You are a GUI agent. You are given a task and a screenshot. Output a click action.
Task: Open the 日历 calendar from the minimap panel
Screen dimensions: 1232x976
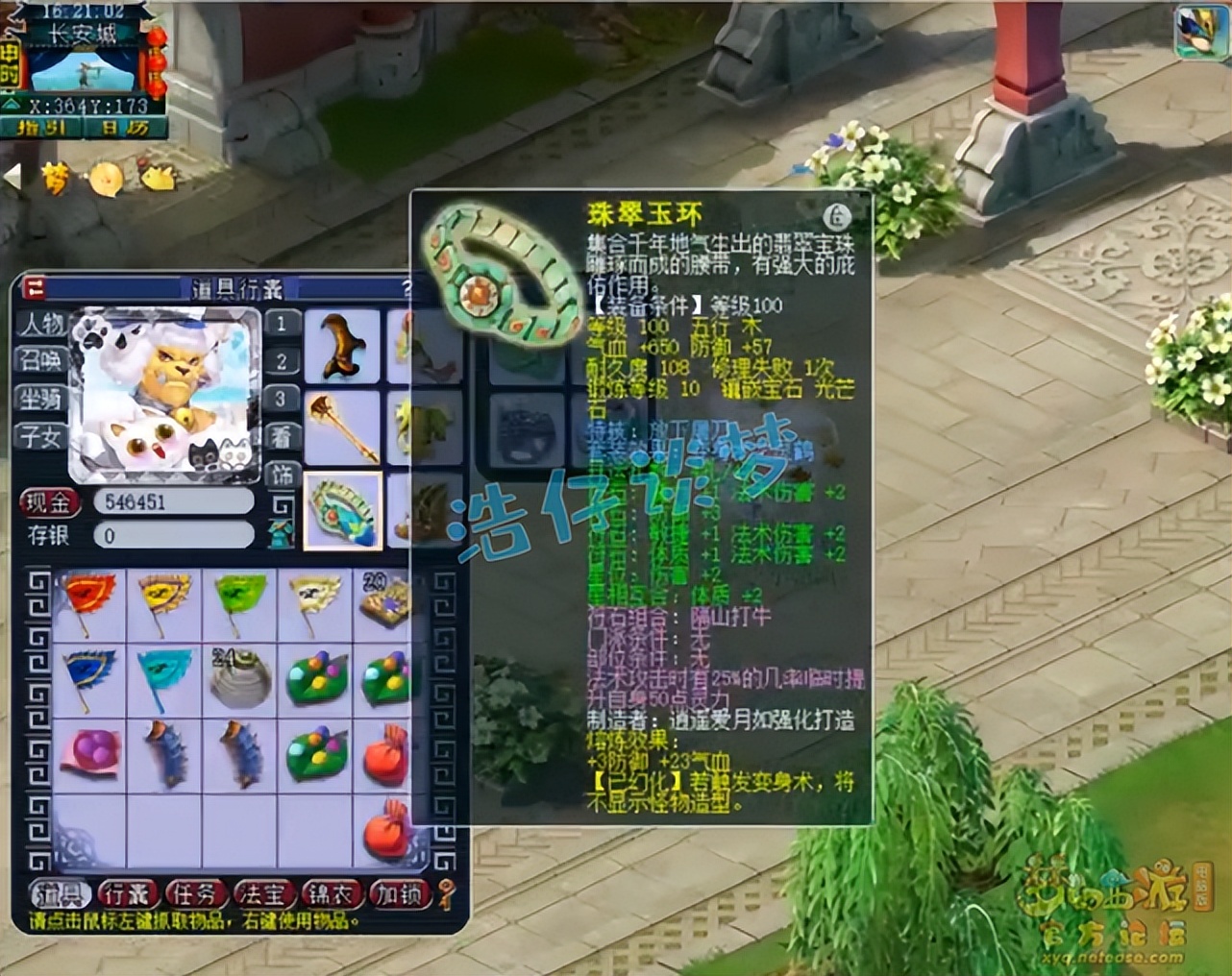click(x=123, y=127)
